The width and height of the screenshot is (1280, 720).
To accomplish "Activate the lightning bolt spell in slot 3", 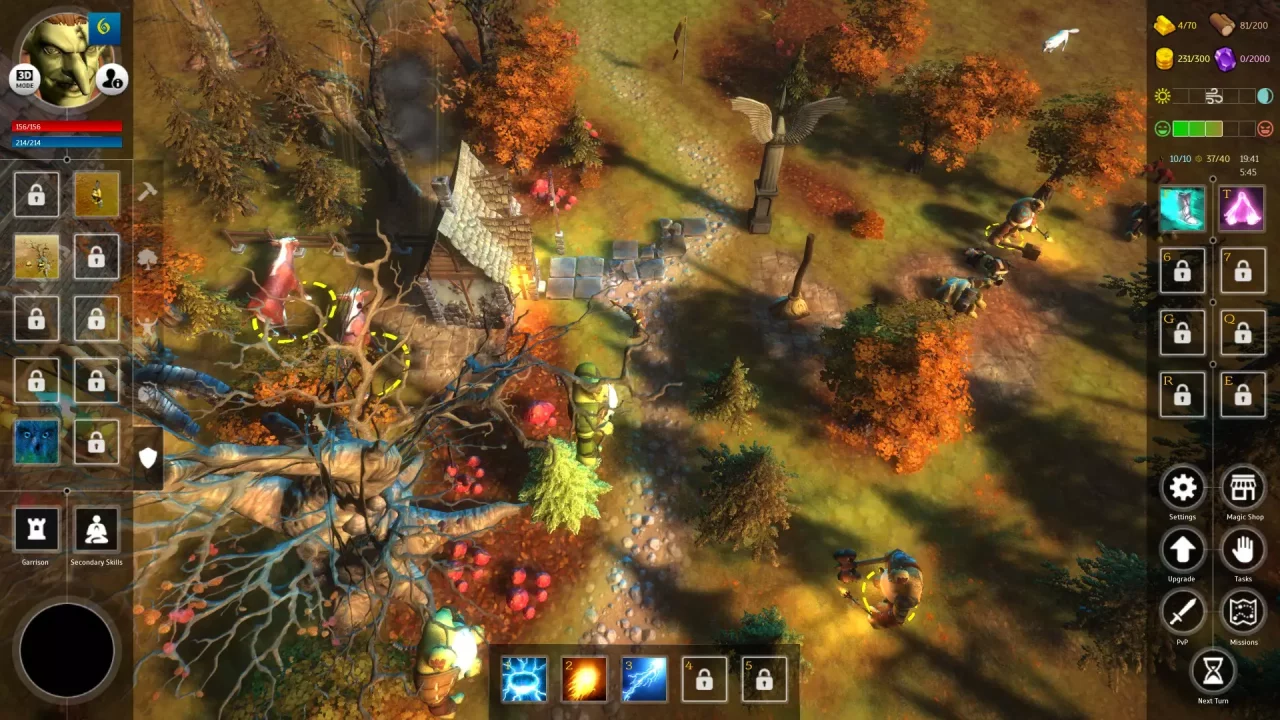I will 644,680.
